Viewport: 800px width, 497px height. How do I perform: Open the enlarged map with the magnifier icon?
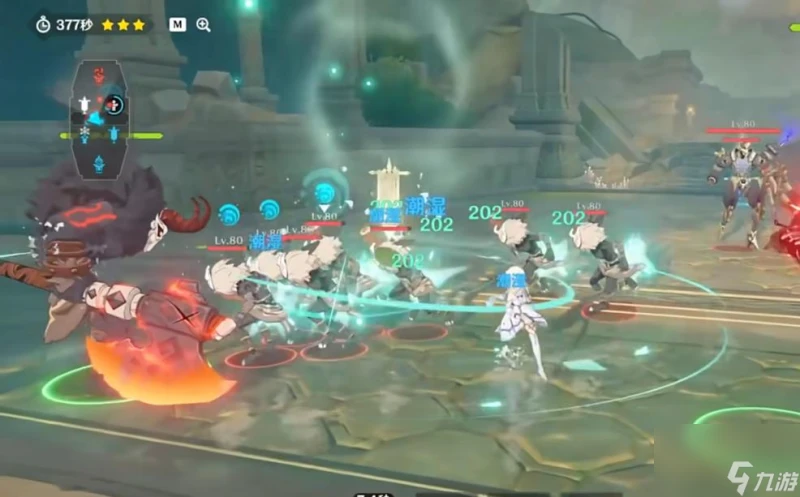coord(204,24)
